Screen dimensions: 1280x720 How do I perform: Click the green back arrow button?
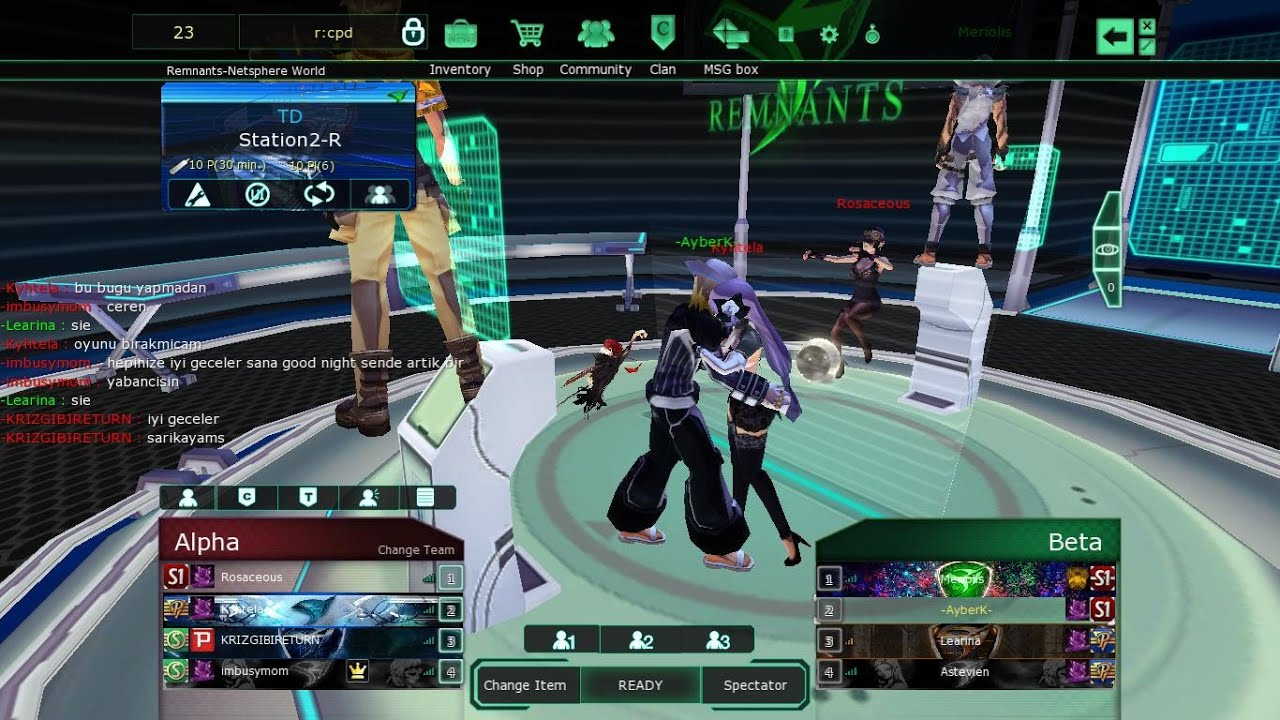click(x=1115, y=38)
